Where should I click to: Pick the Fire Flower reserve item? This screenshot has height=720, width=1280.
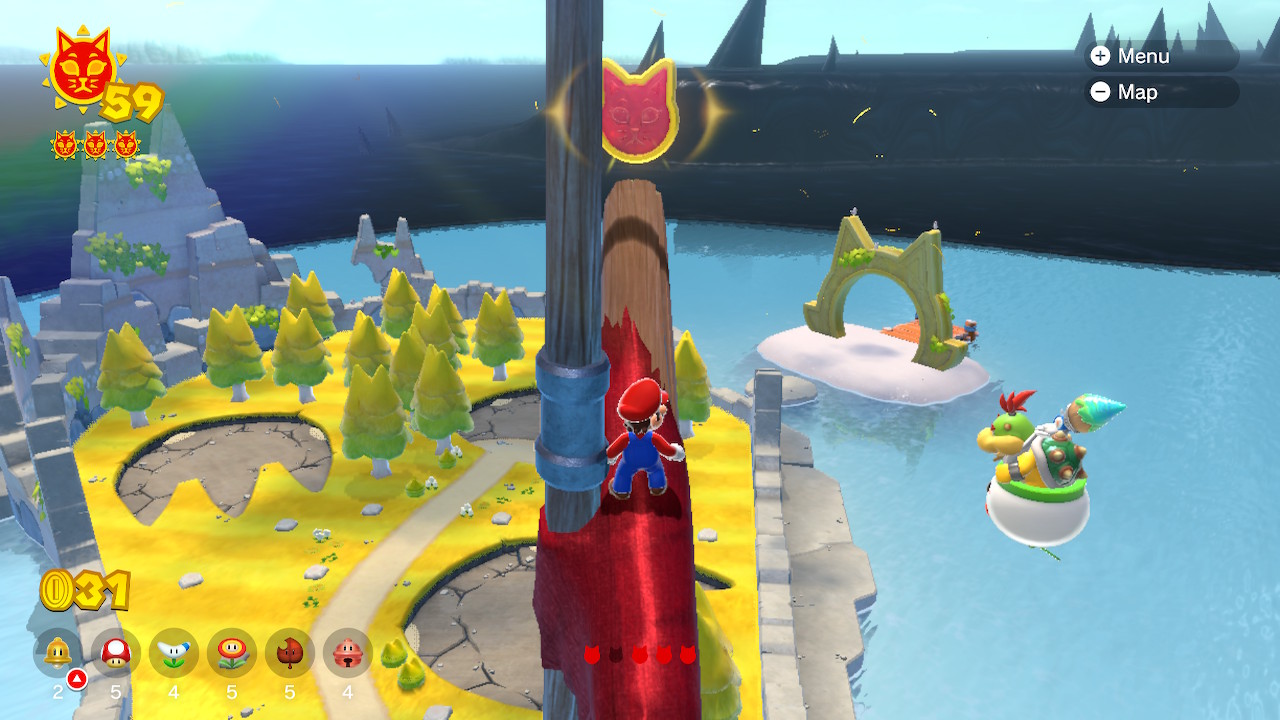click(x=232, y=653)
